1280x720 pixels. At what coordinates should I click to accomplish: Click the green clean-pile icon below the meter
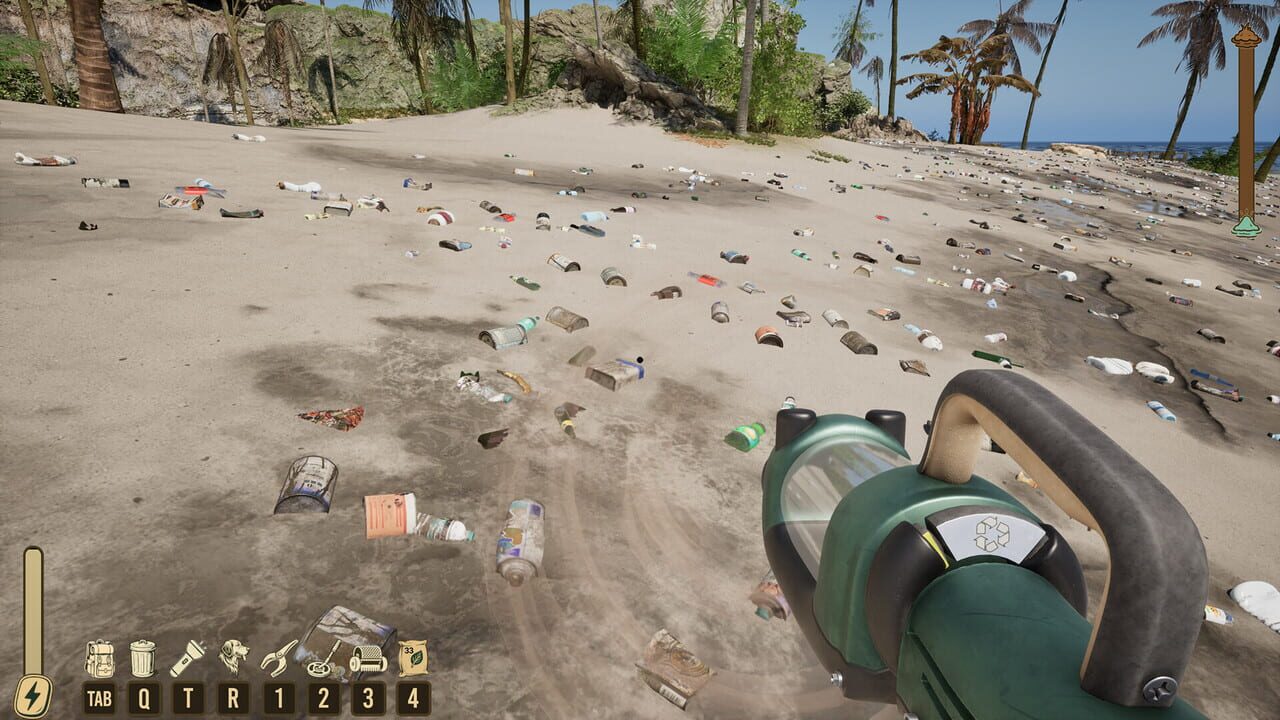pyautogui.click(x=1245, y=227)
